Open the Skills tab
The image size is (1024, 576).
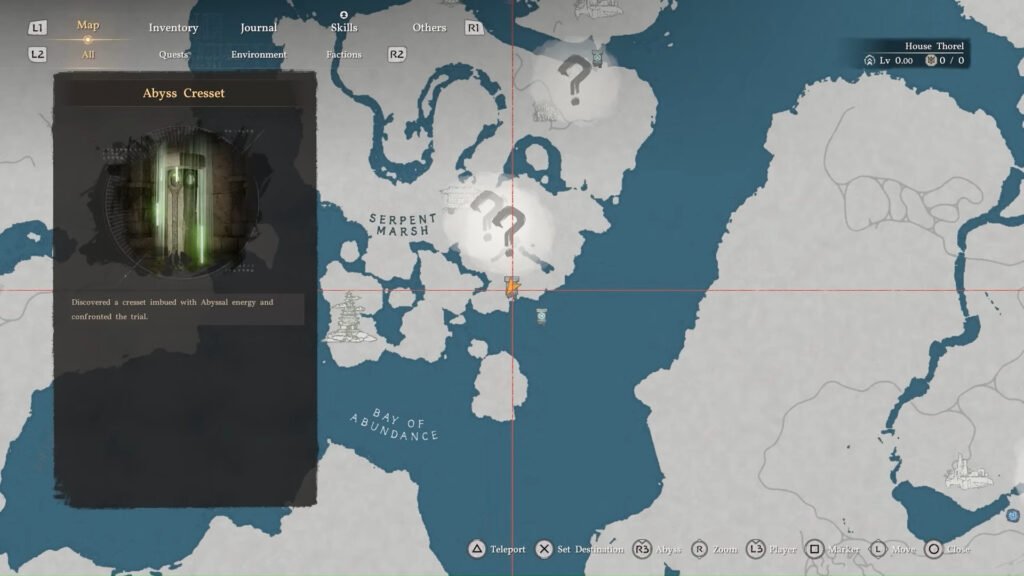343,28
